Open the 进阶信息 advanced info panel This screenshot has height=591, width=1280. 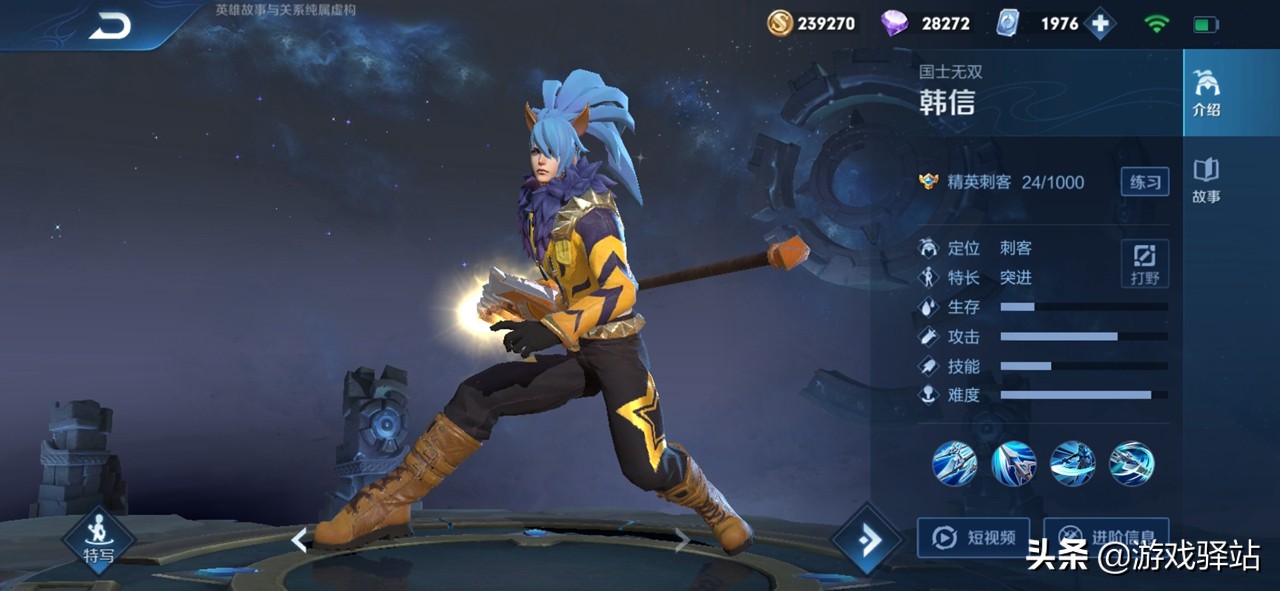pyautogui.click(x=1106, y=538)
